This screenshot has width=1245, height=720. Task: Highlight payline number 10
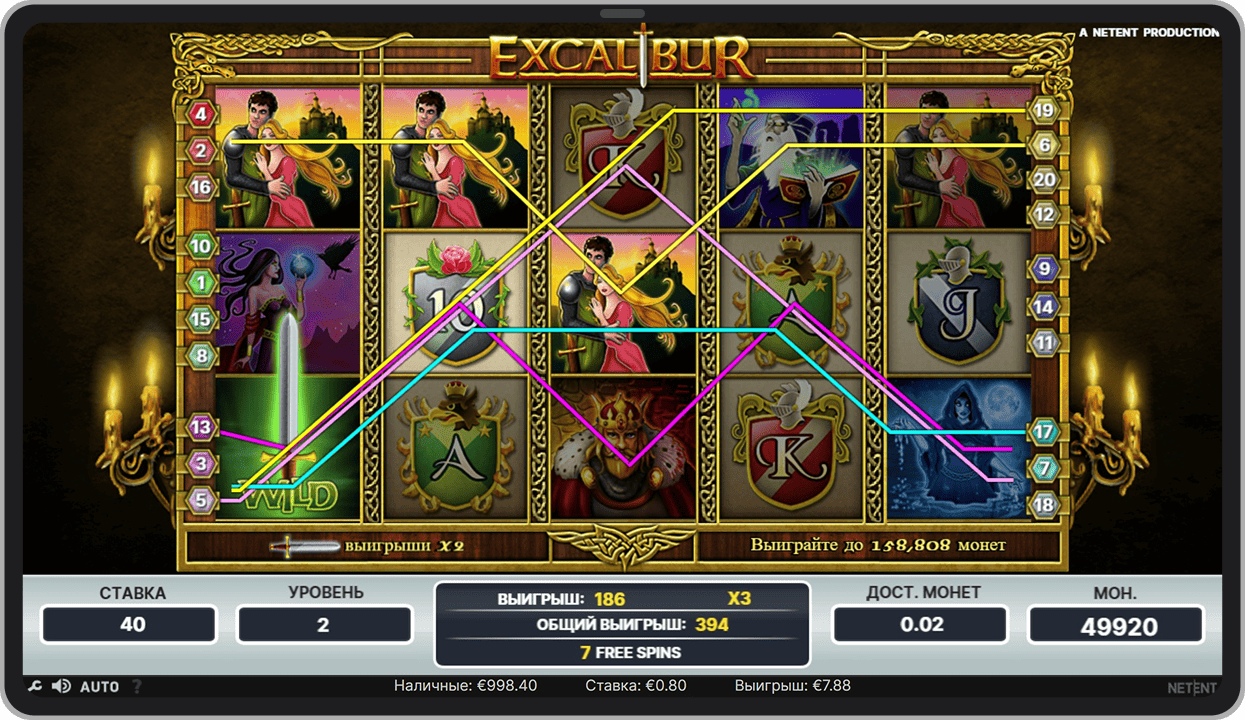202,246
